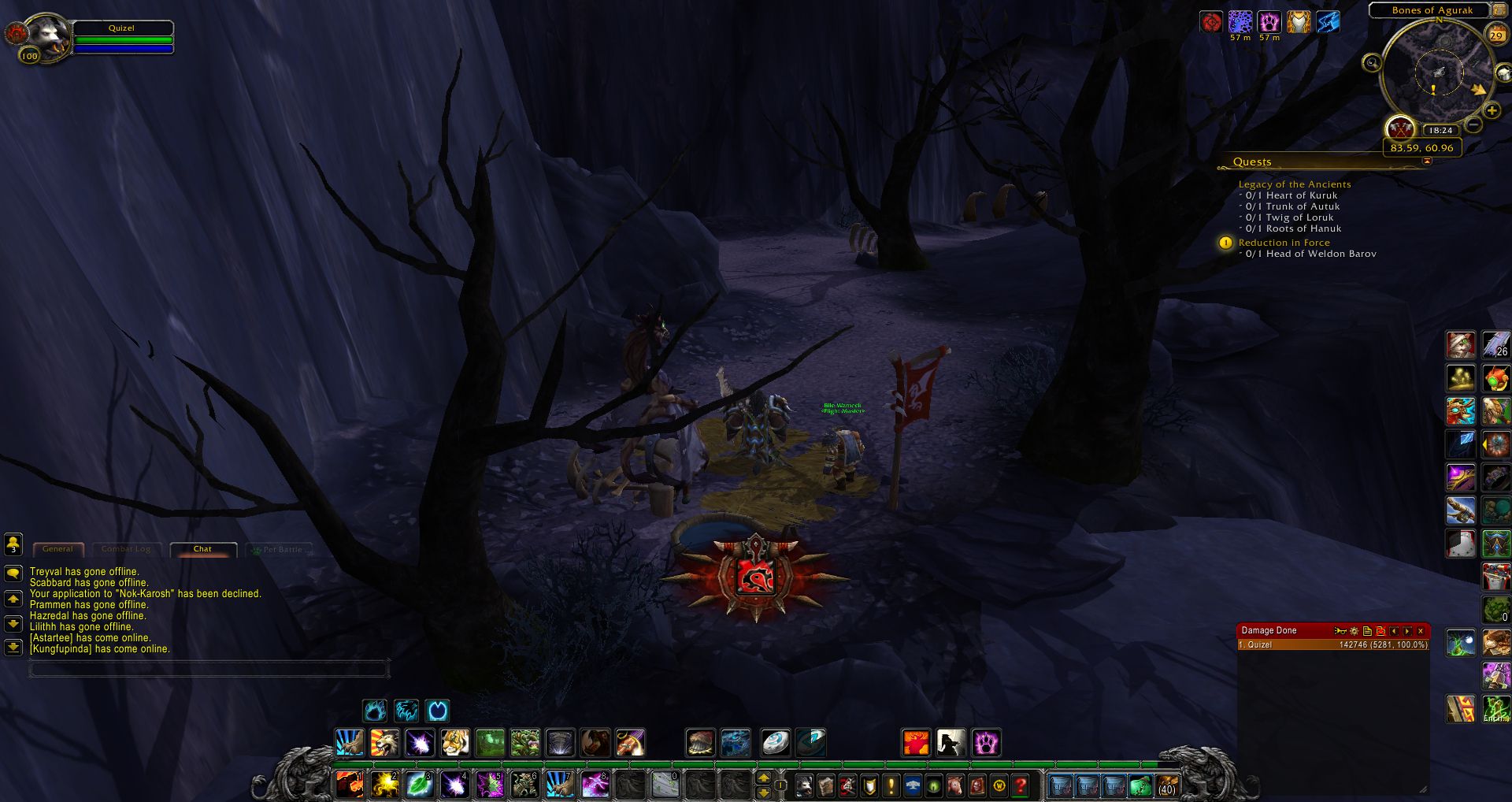
Task: Switch to the Combat Log tab
Action: [126, 548]
